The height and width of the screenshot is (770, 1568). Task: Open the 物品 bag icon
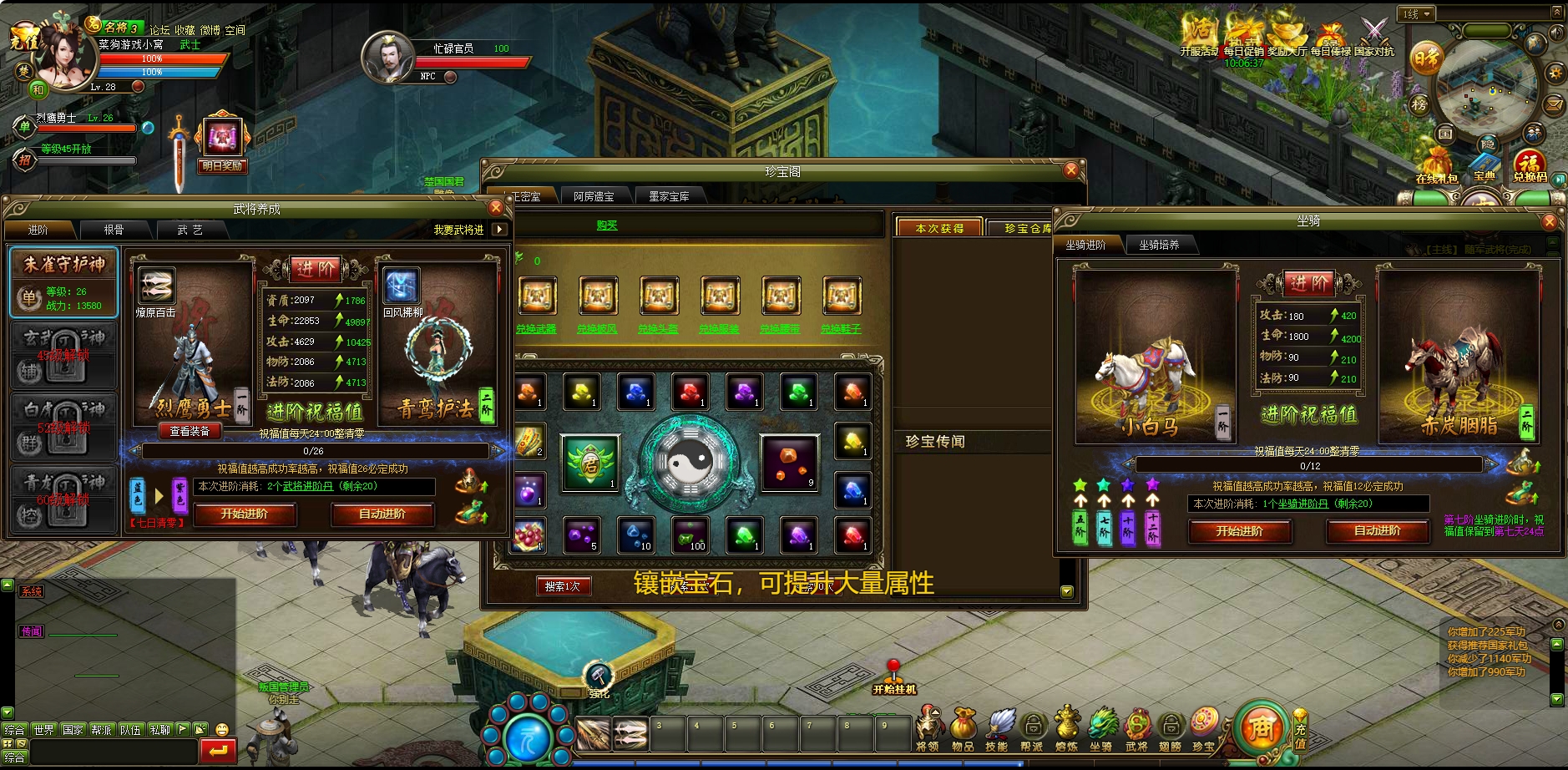point(963,727)
